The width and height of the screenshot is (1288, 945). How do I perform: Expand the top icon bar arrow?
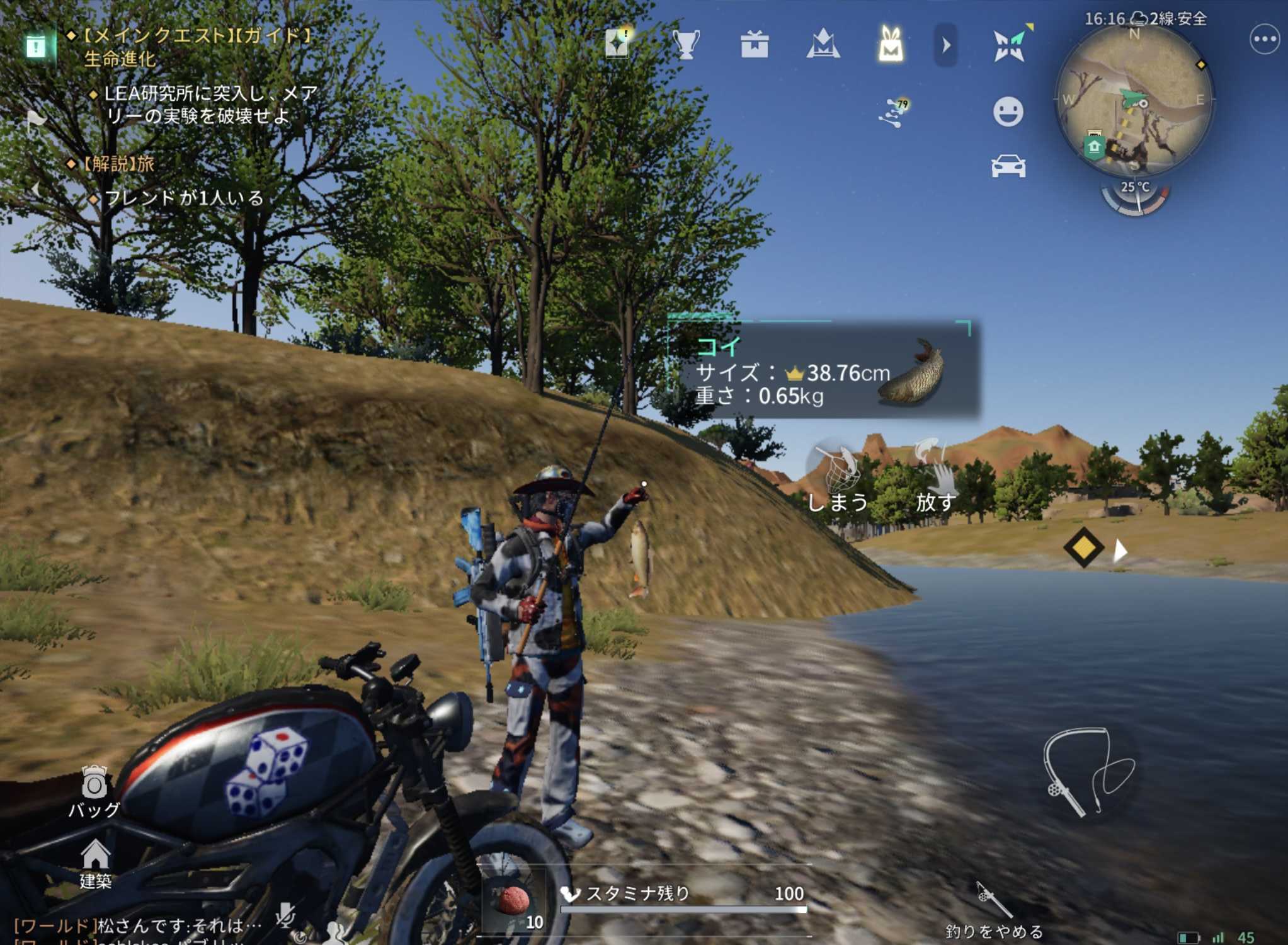(945, 45)
